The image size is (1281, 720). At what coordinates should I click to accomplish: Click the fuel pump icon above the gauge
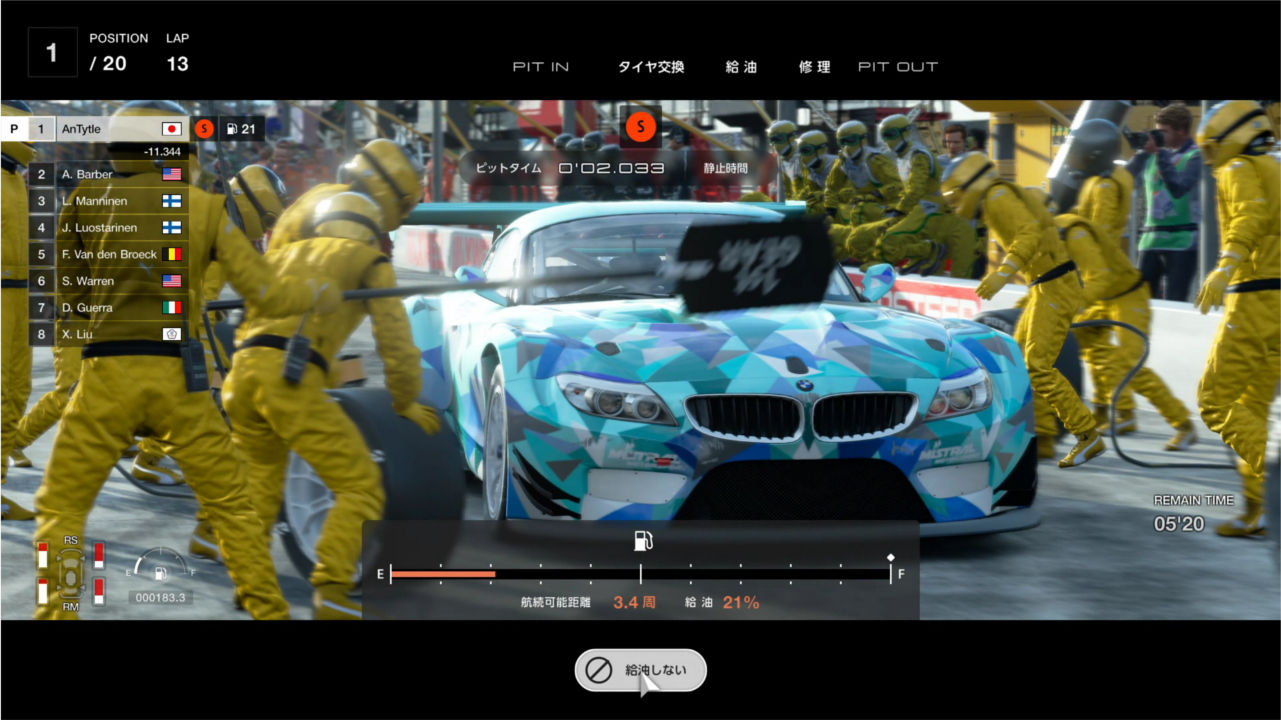[x=642, y=541]
